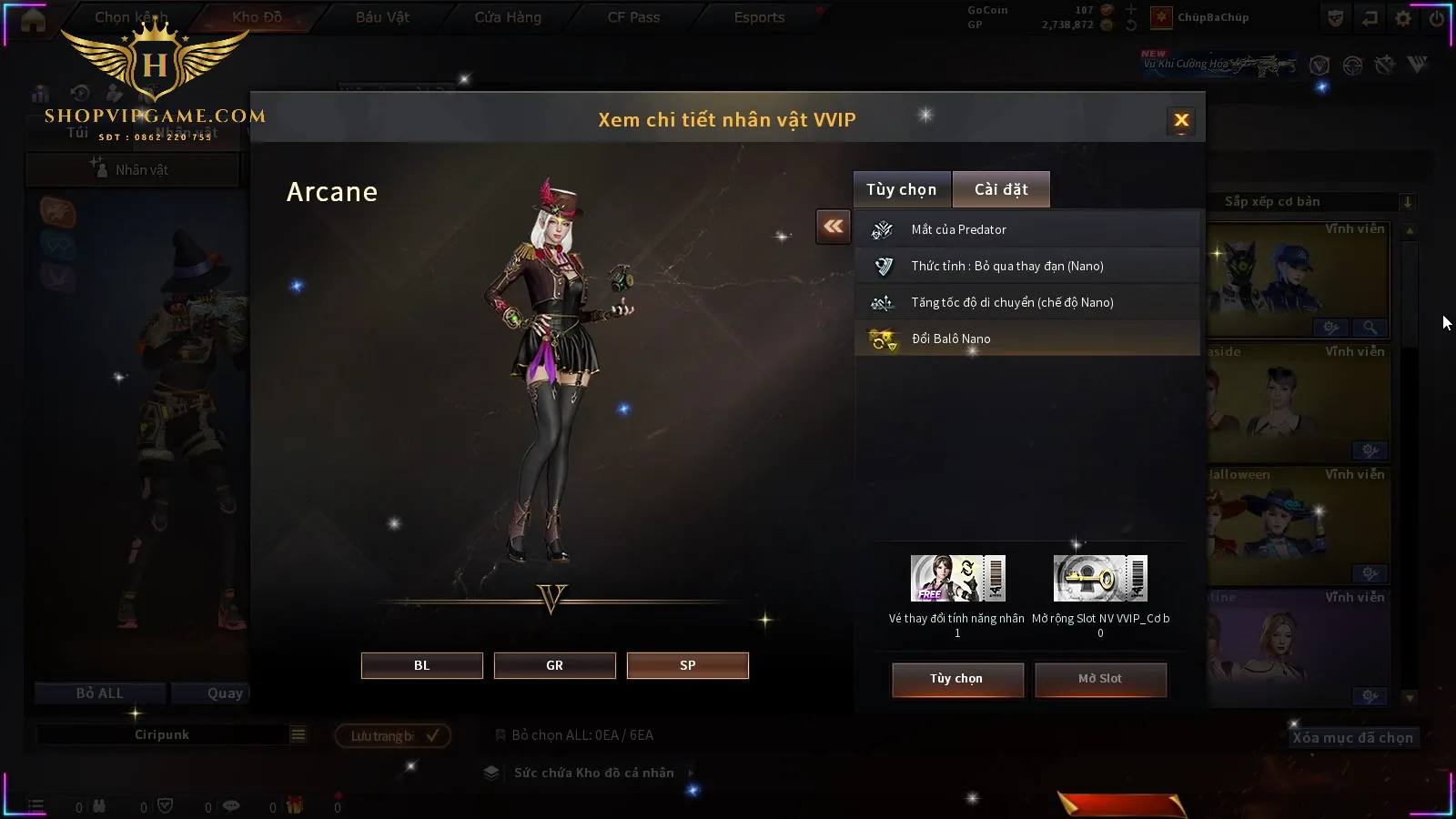Open the Cửa Hàng shop menu
The height and width of the screenshot is (819, 1456).
pos(508,17)
